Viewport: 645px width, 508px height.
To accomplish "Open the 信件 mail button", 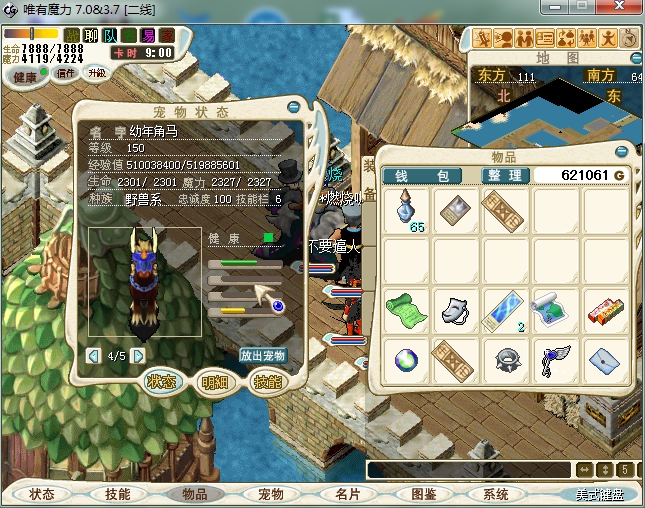I will 66,74.
